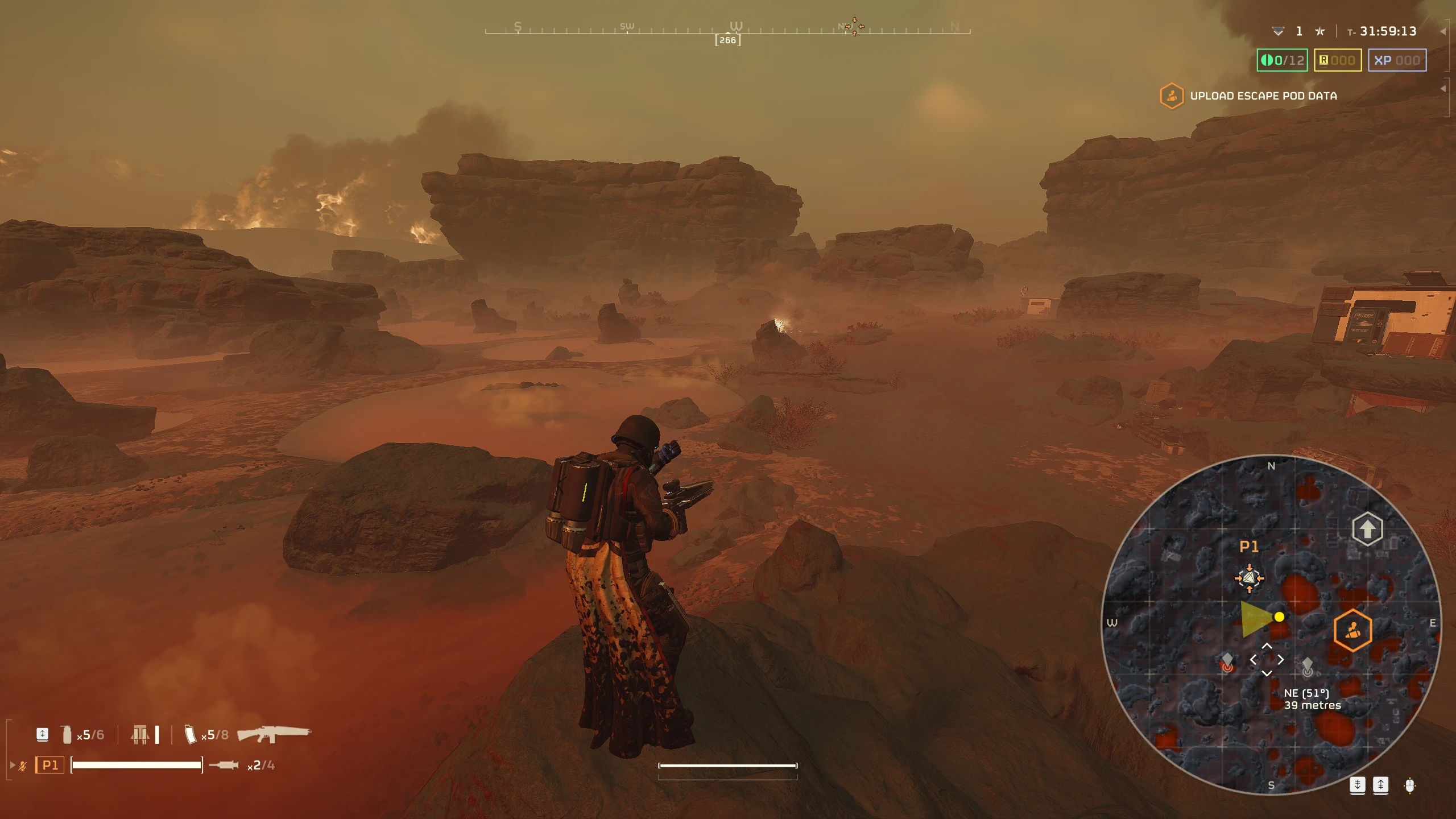Click the orange objective hexagon on minimap

pos(1352,630)
